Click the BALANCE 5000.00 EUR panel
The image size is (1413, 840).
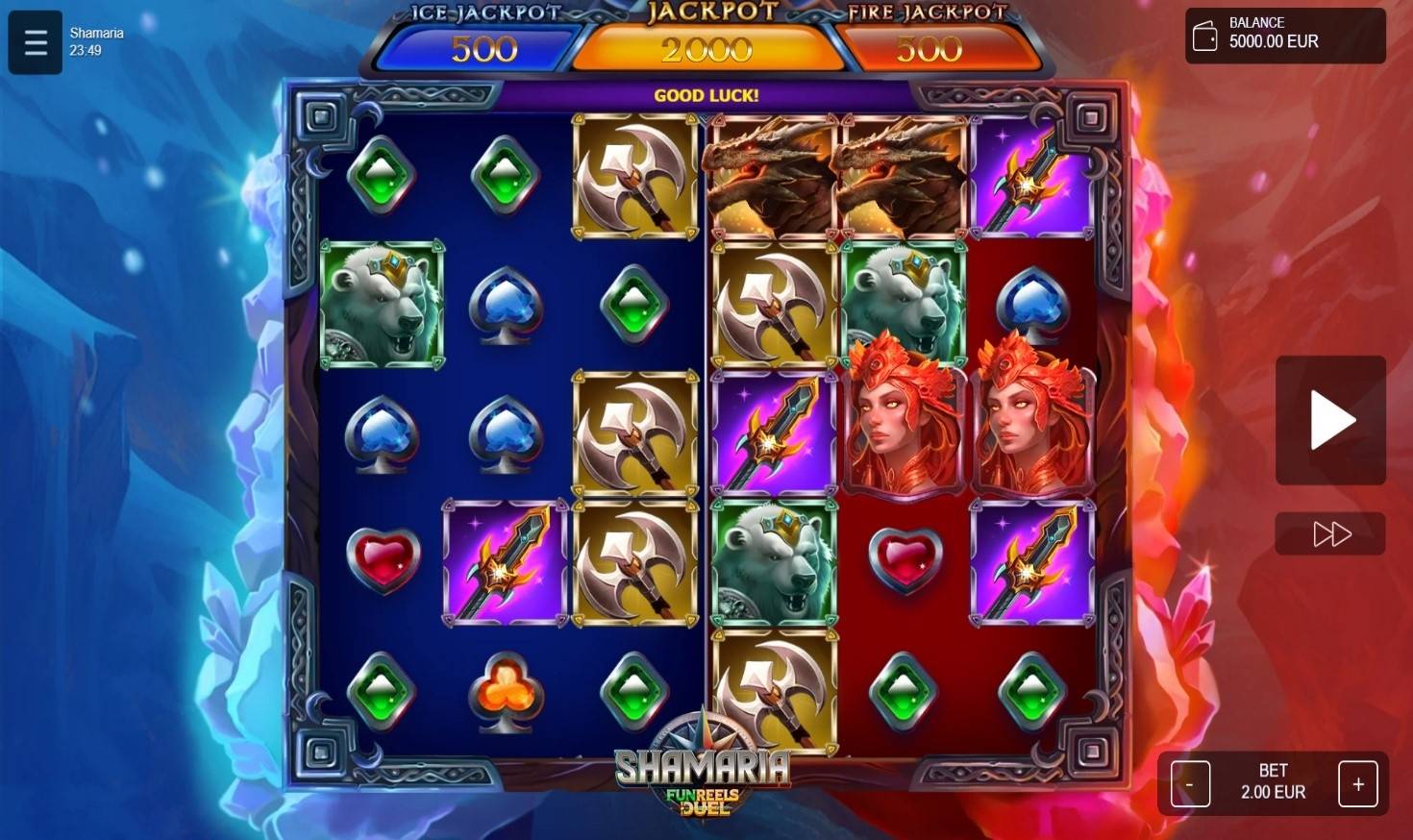coord(1284,36)
